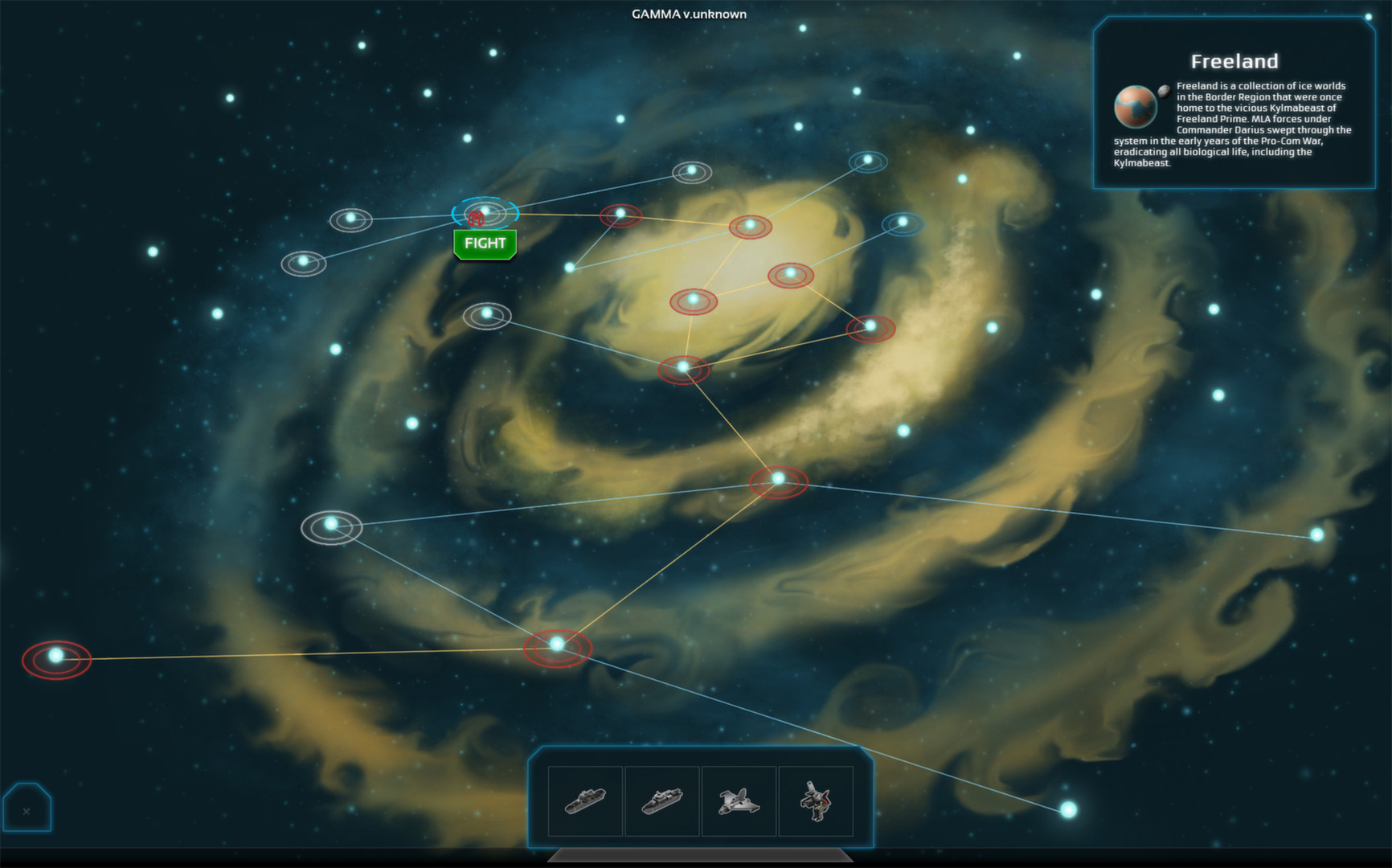Select the carrier ship in the fleet panel
The width and height of the screenshot is (1392, 868).
click(x=585, y=799)
